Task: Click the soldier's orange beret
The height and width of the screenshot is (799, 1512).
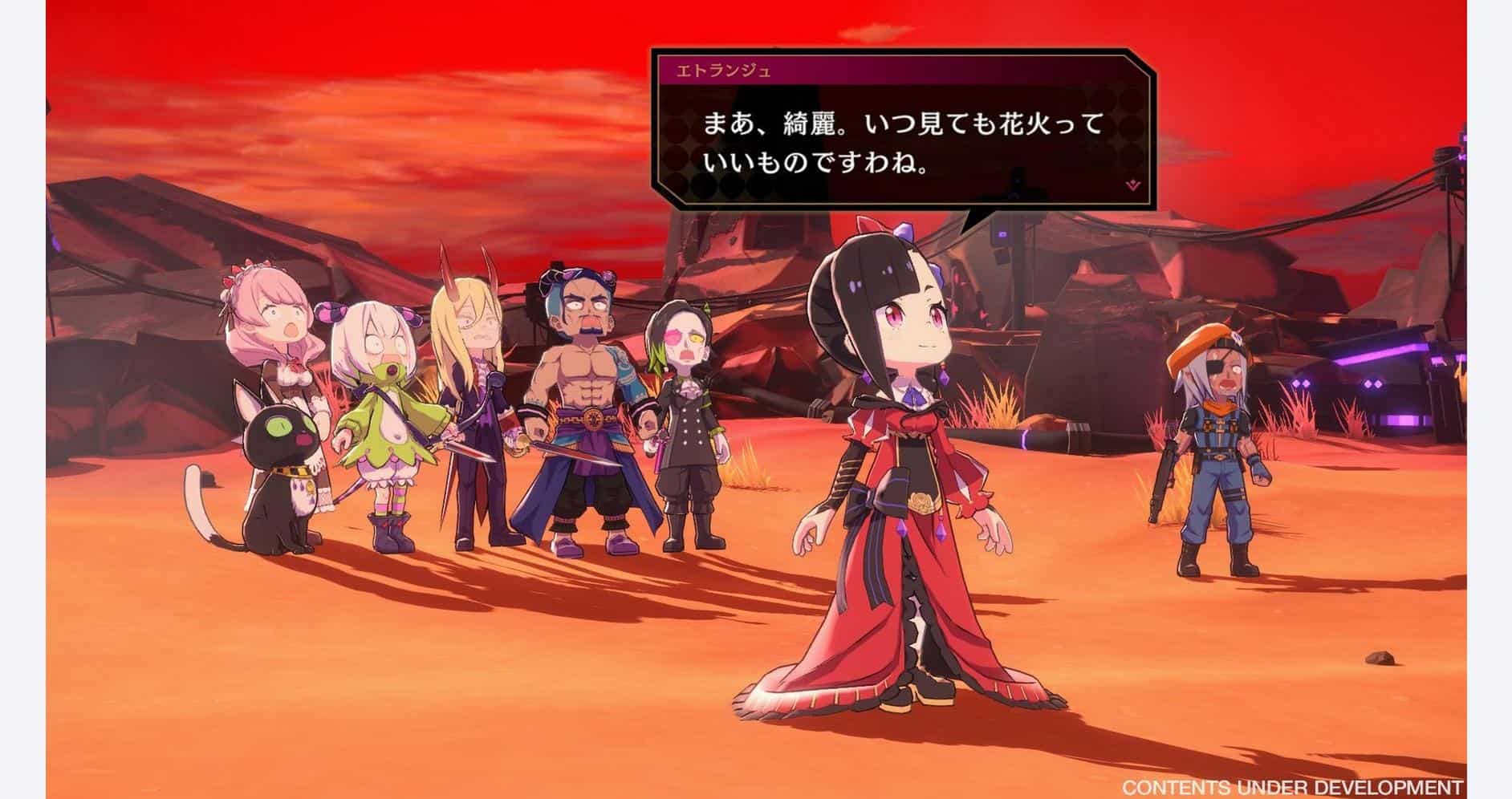Action: 1204,349
